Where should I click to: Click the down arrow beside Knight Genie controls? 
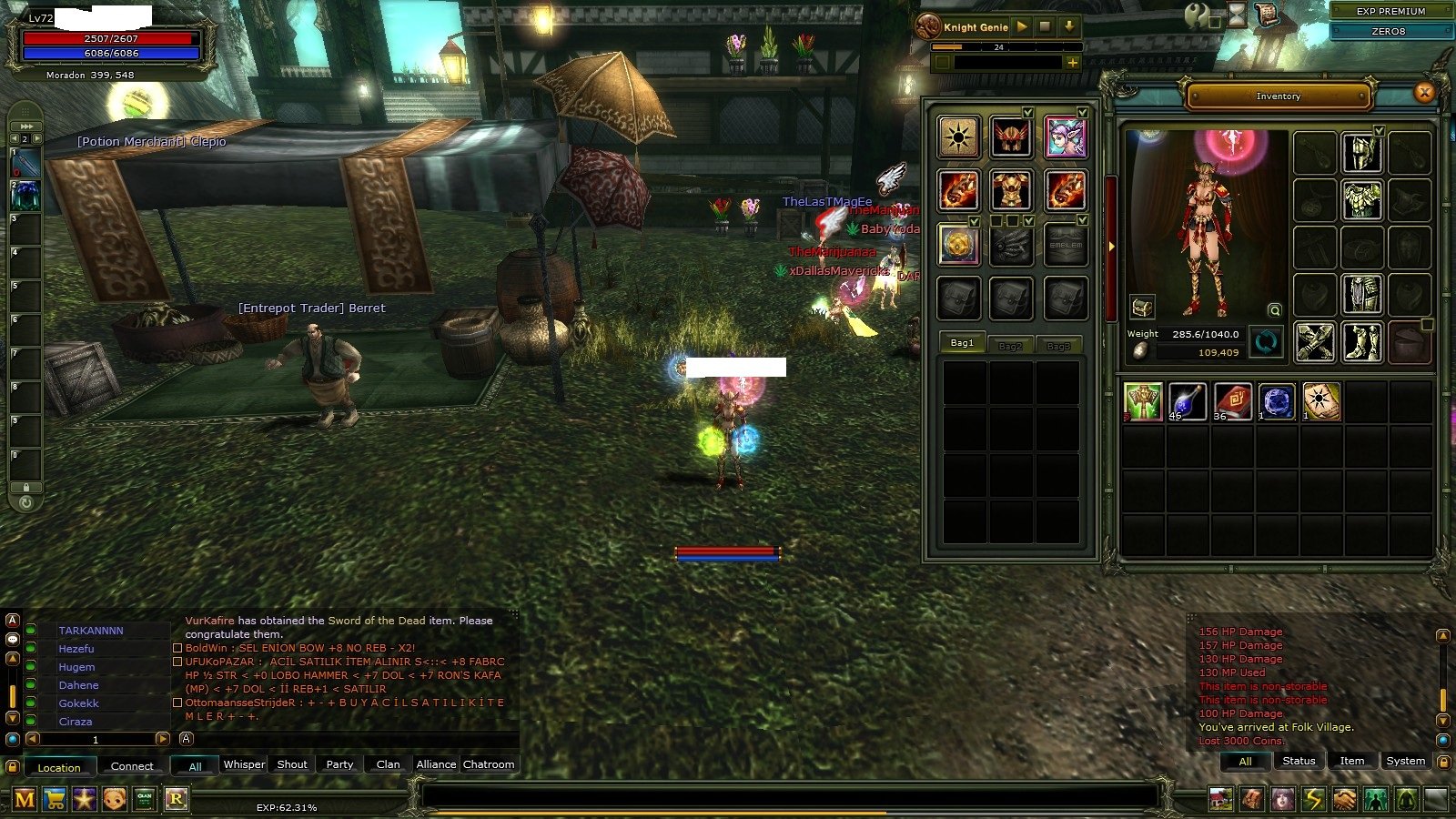(1069, 27)
